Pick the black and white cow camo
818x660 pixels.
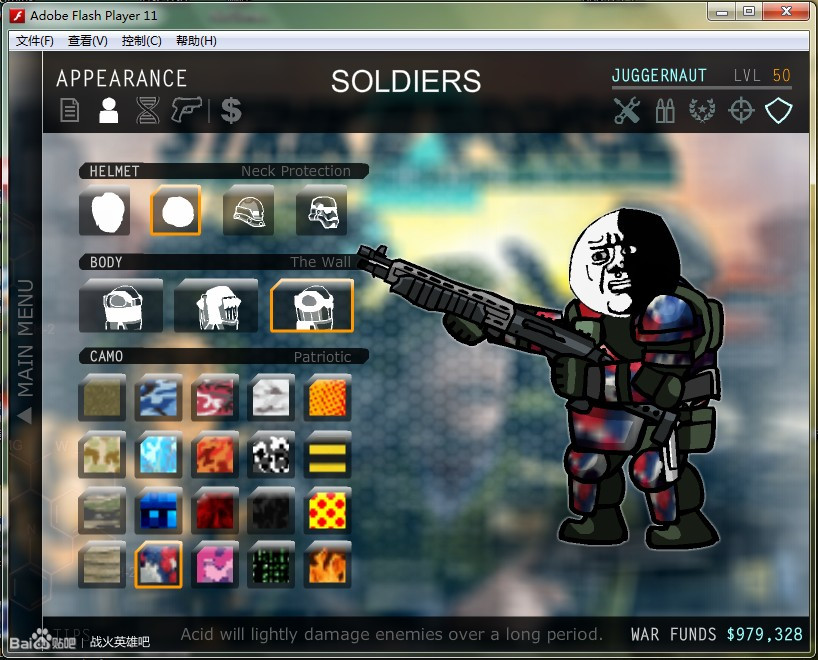coord(271,455)
